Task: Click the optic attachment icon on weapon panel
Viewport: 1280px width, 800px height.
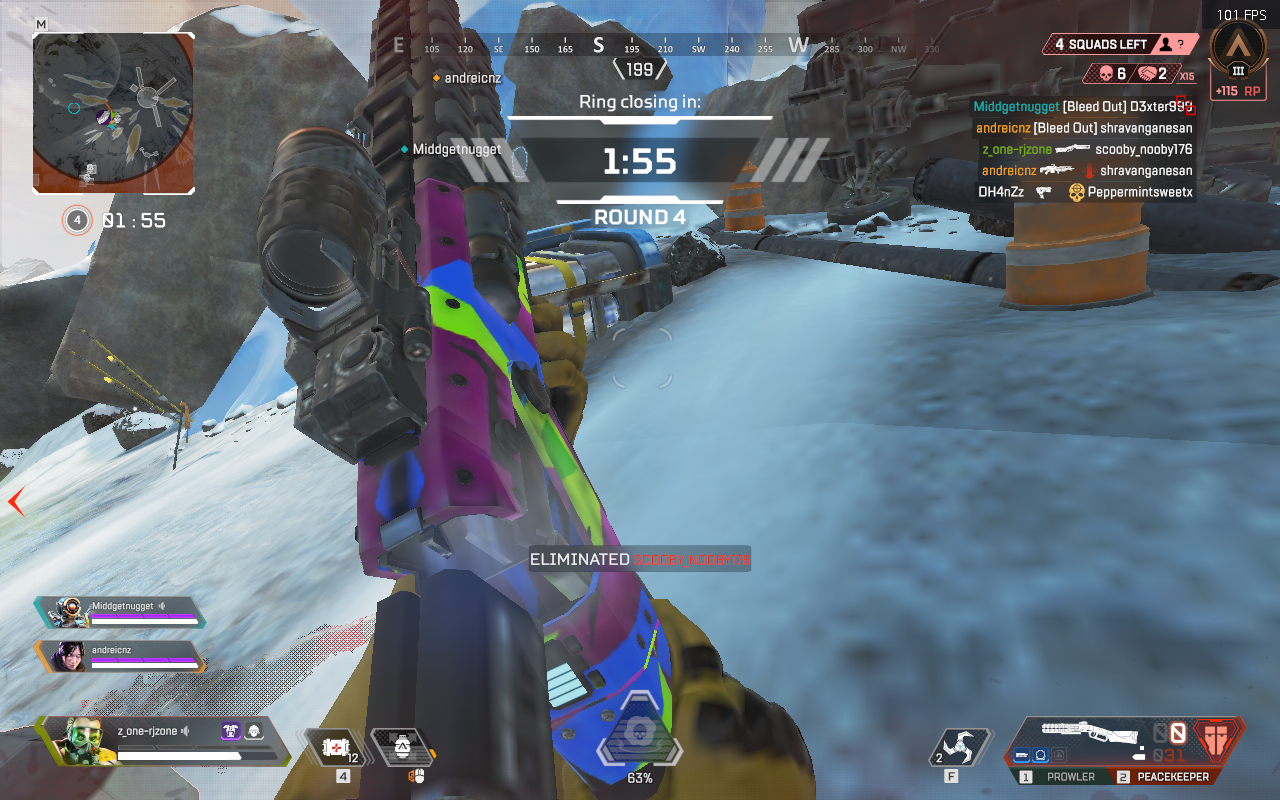Action: [1040, 755]
